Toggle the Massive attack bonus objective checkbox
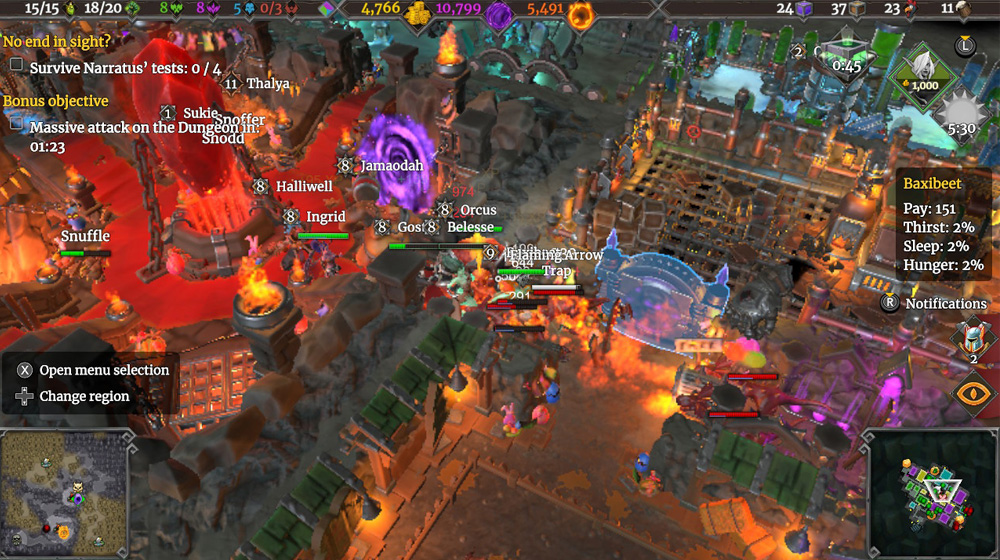 [16, 124]
